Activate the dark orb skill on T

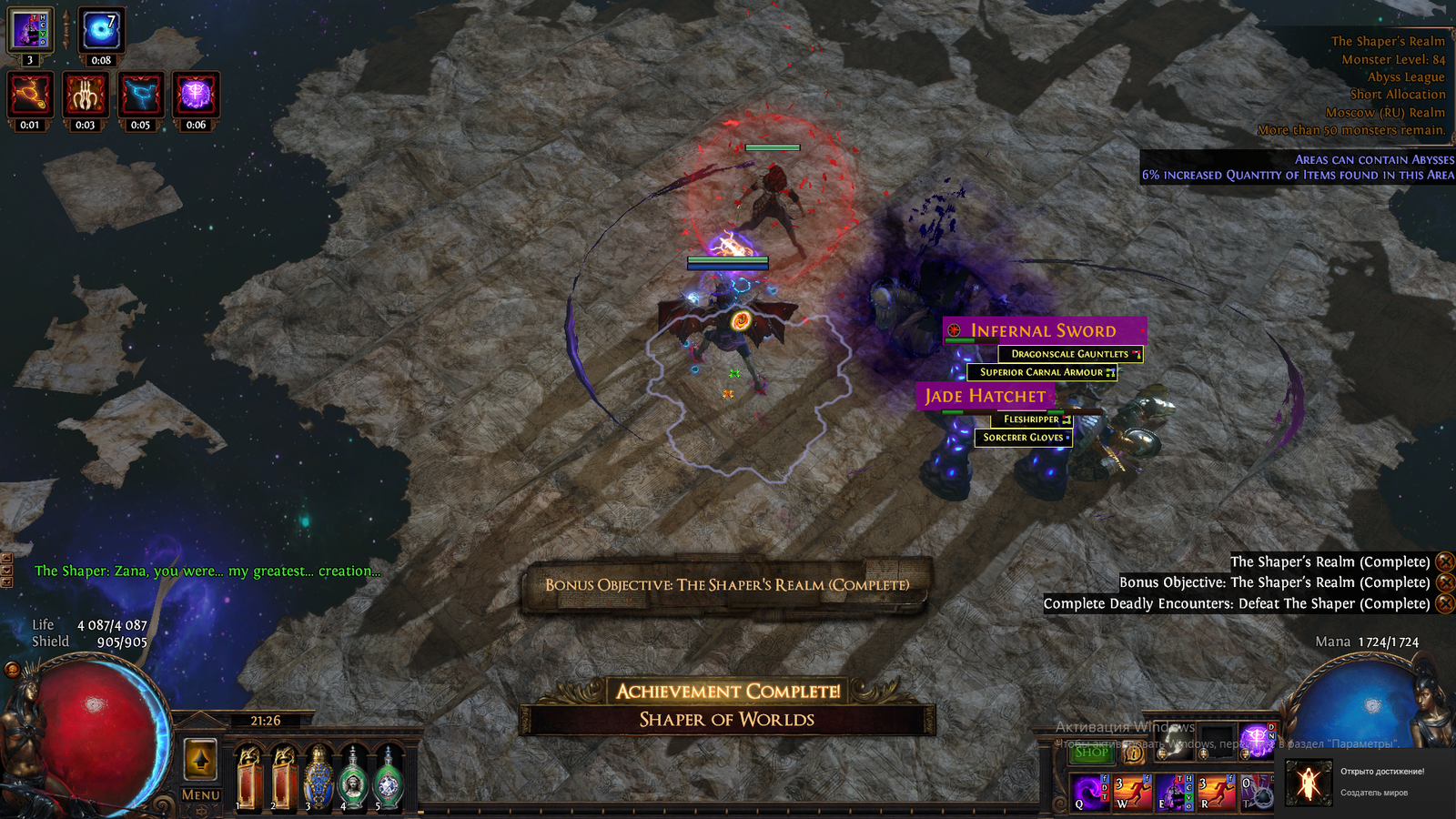tap(1257, 792)
